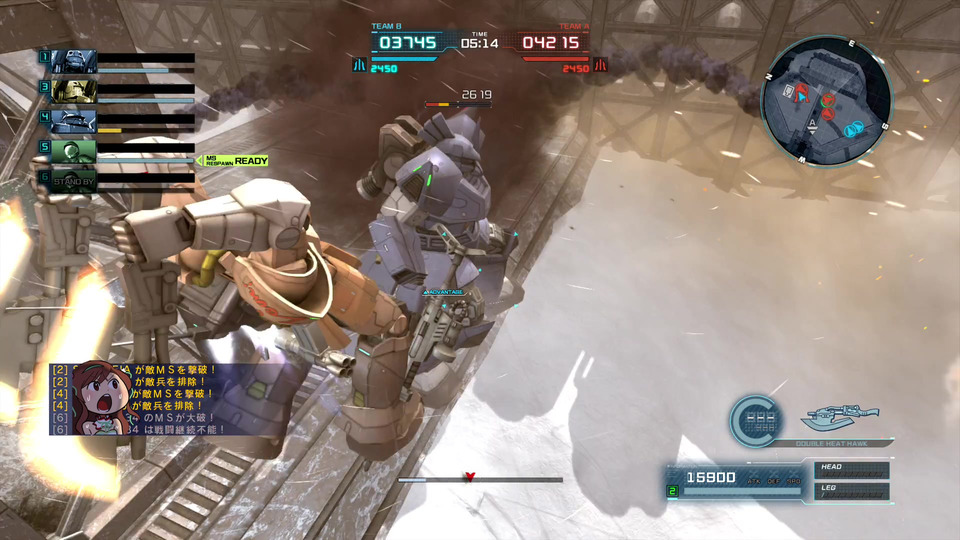This screenshot has height=540, width=960.
Task: Click the HEAD damage status panel
Action: click(849, 471)
